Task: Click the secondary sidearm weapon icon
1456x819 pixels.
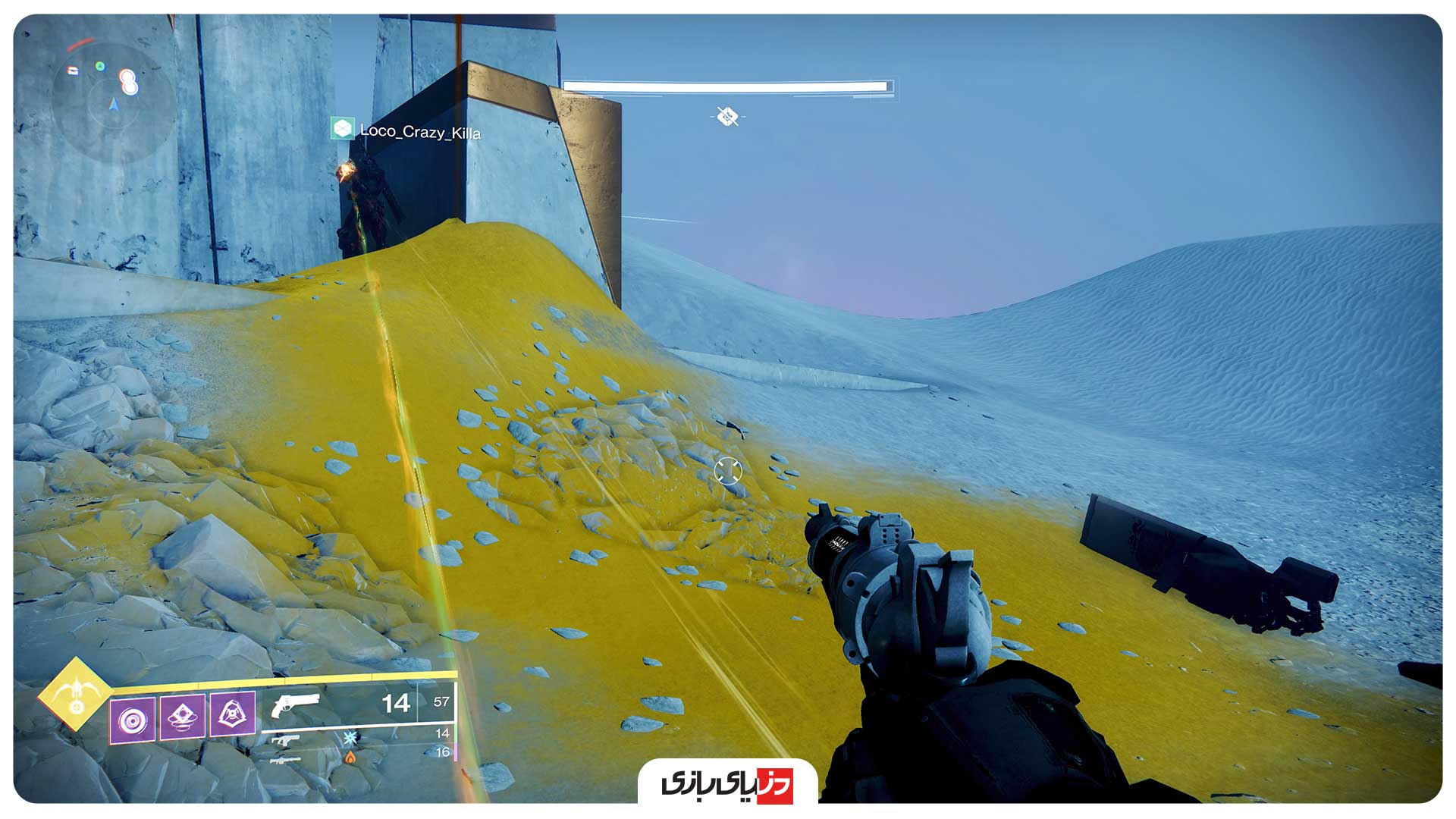Action: pos(287,741)
